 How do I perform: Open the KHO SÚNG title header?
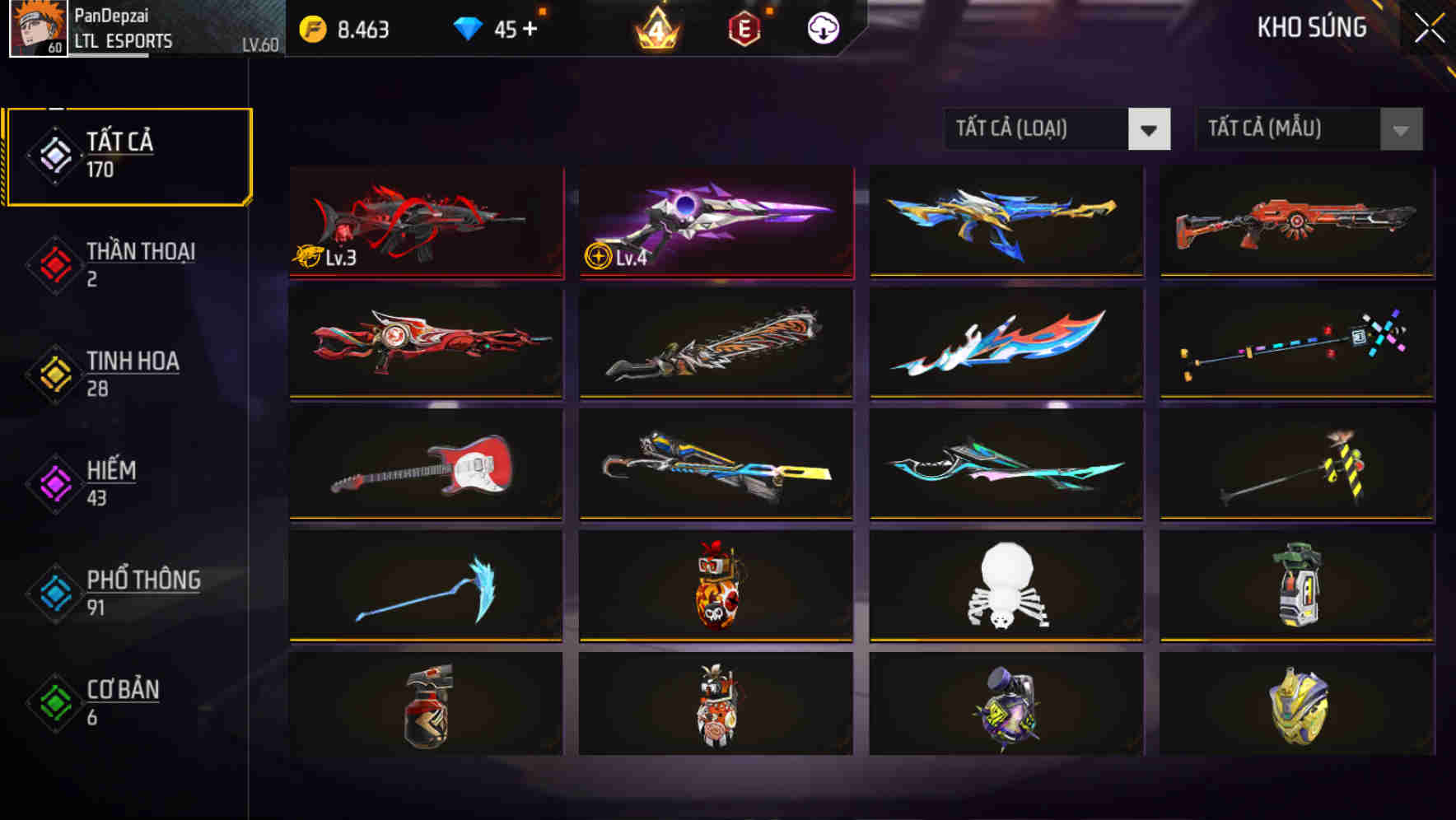(x=1313, y=27)
